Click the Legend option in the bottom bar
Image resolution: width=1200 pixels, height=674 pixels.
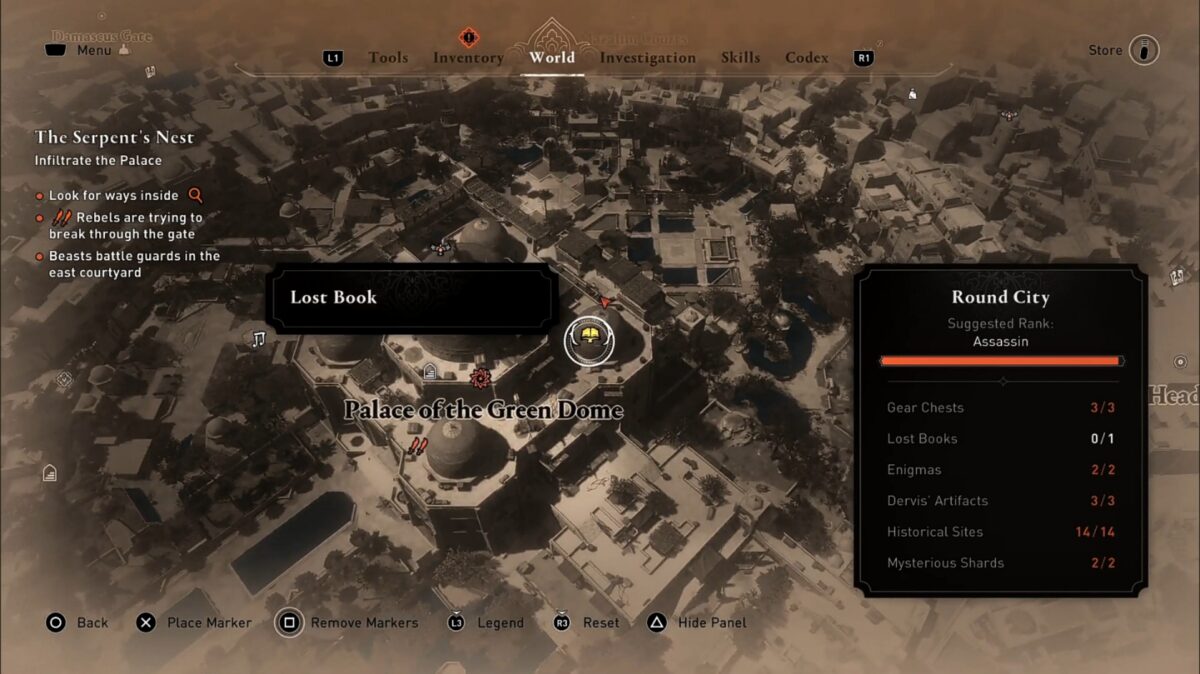[500, 623]
